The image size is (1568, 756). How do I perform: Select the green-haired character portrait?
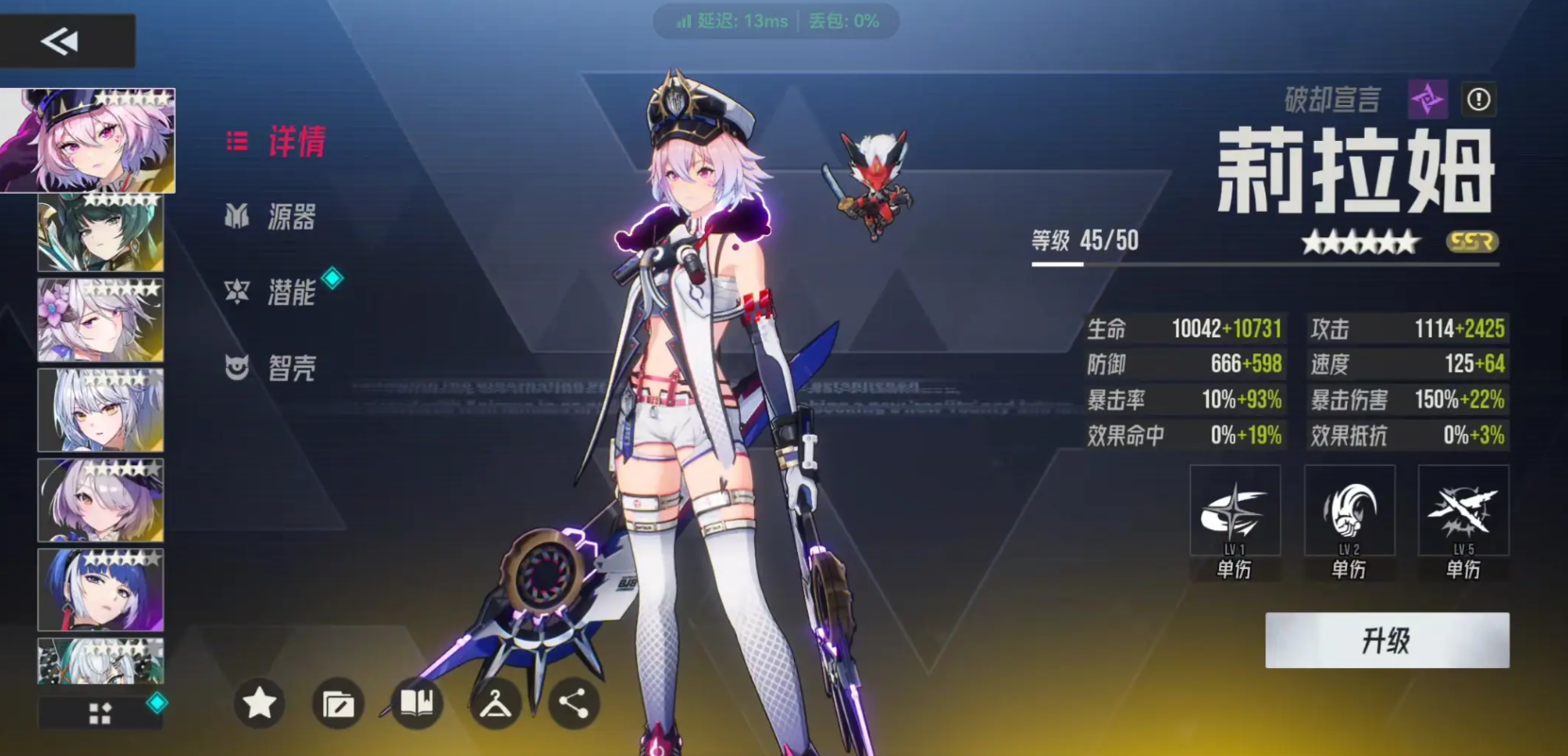100,232
